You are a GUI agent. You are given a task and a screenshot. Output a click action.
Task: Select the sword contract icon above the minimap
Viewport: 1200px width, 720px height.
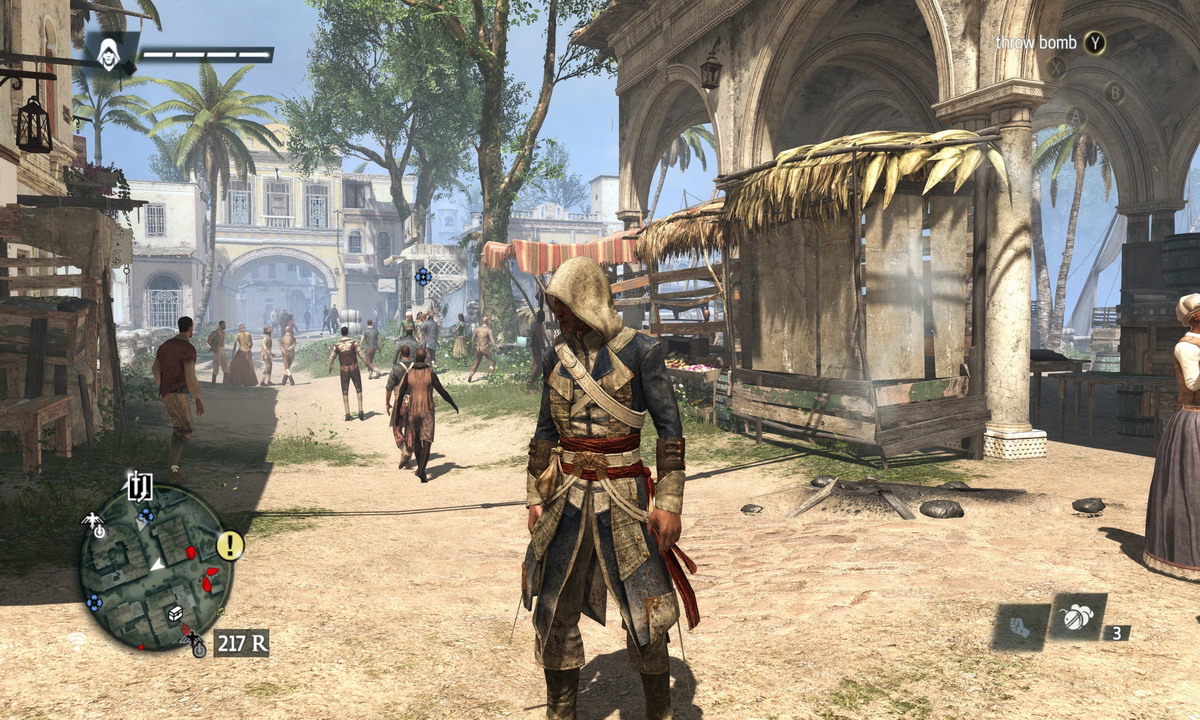[139, 486]
